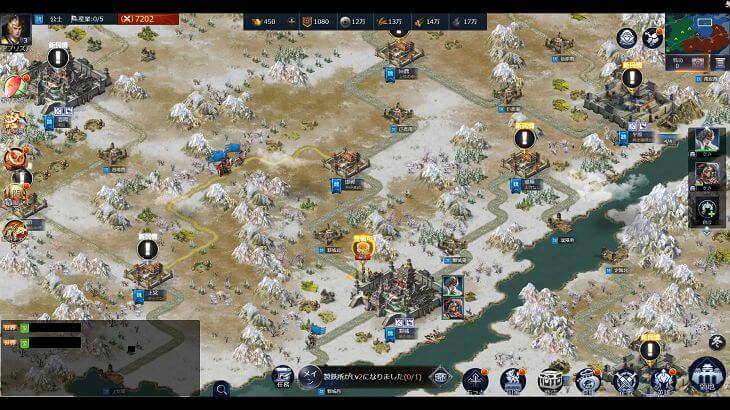Select the second general portrait in side panel

pyautogui.click(x=706, y=175)
